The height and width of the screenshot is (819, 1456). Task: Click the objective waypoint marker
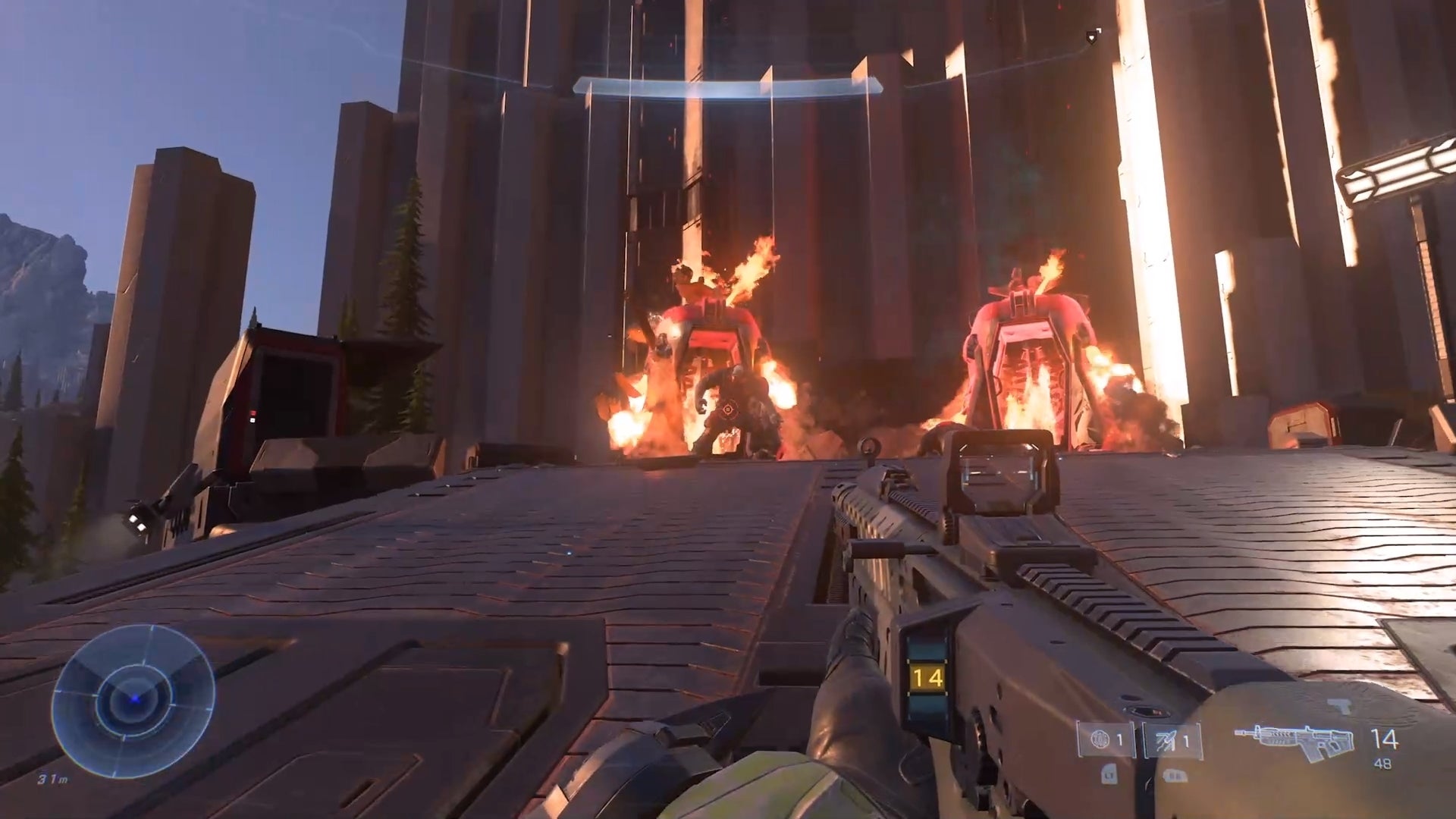coord(1092,35)
